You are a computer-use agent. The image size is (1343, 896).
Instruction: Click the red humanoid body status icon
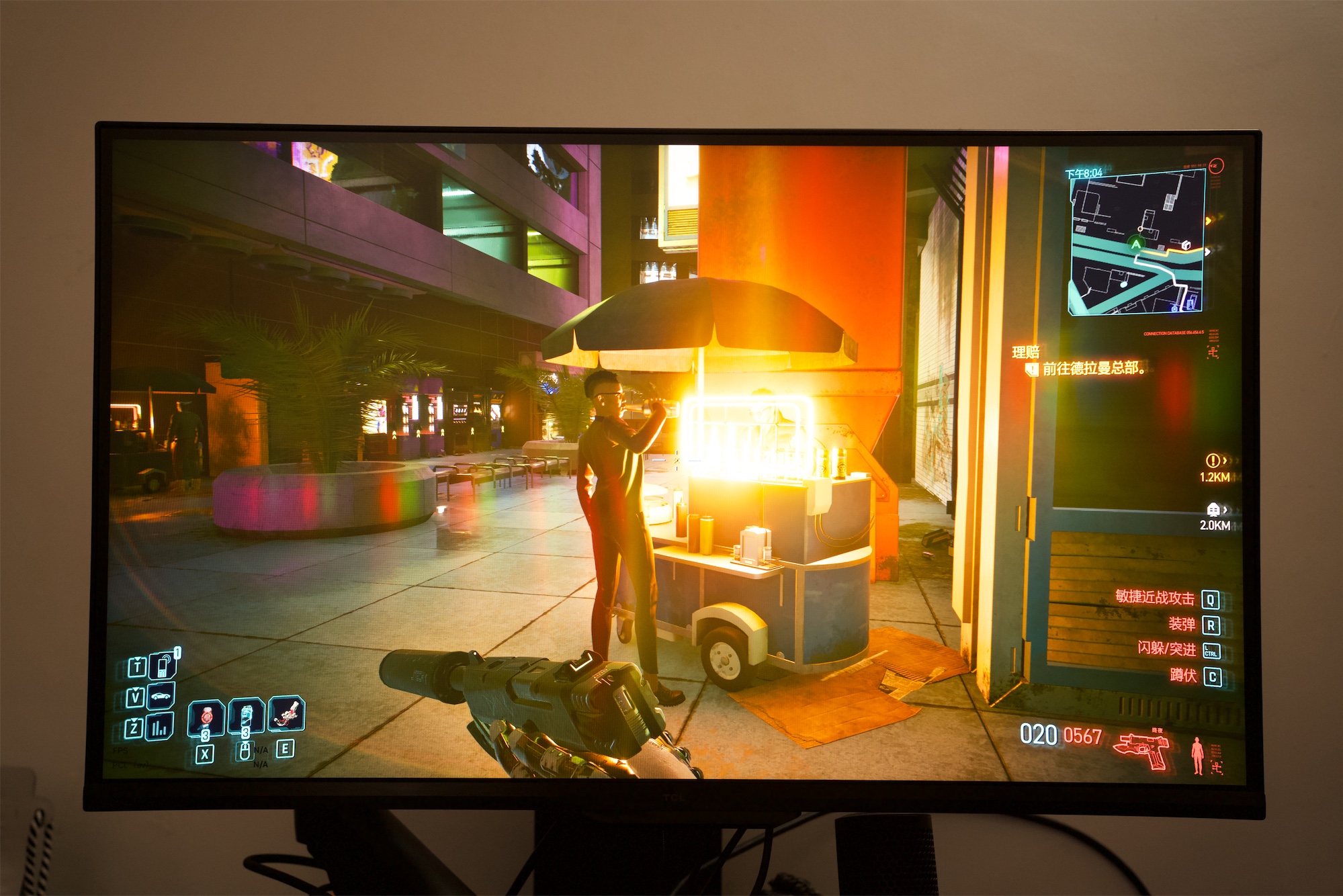[x=1197, y=757]
